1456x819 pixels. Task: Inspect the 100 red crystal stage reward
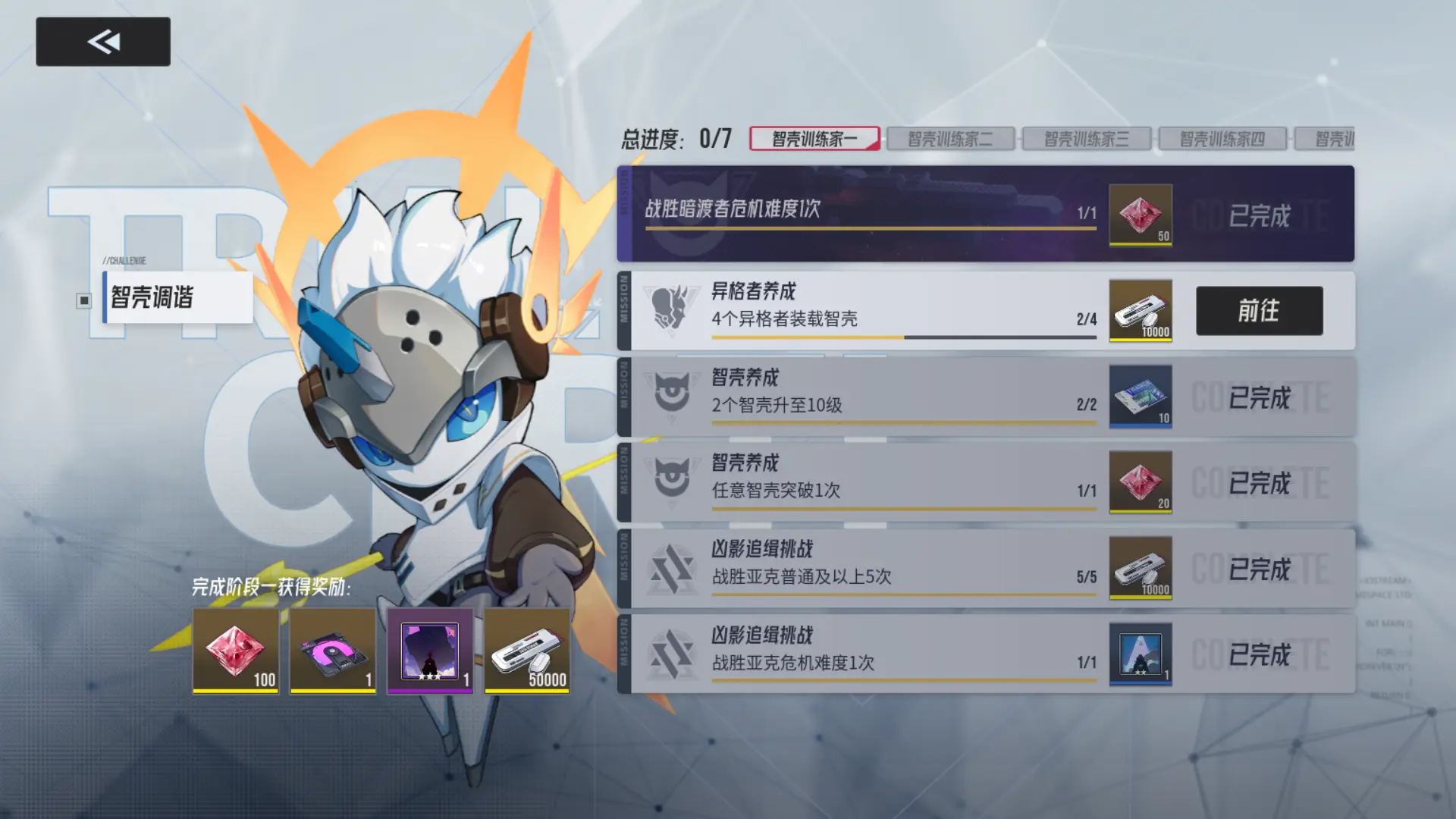(x=236, y=651)
